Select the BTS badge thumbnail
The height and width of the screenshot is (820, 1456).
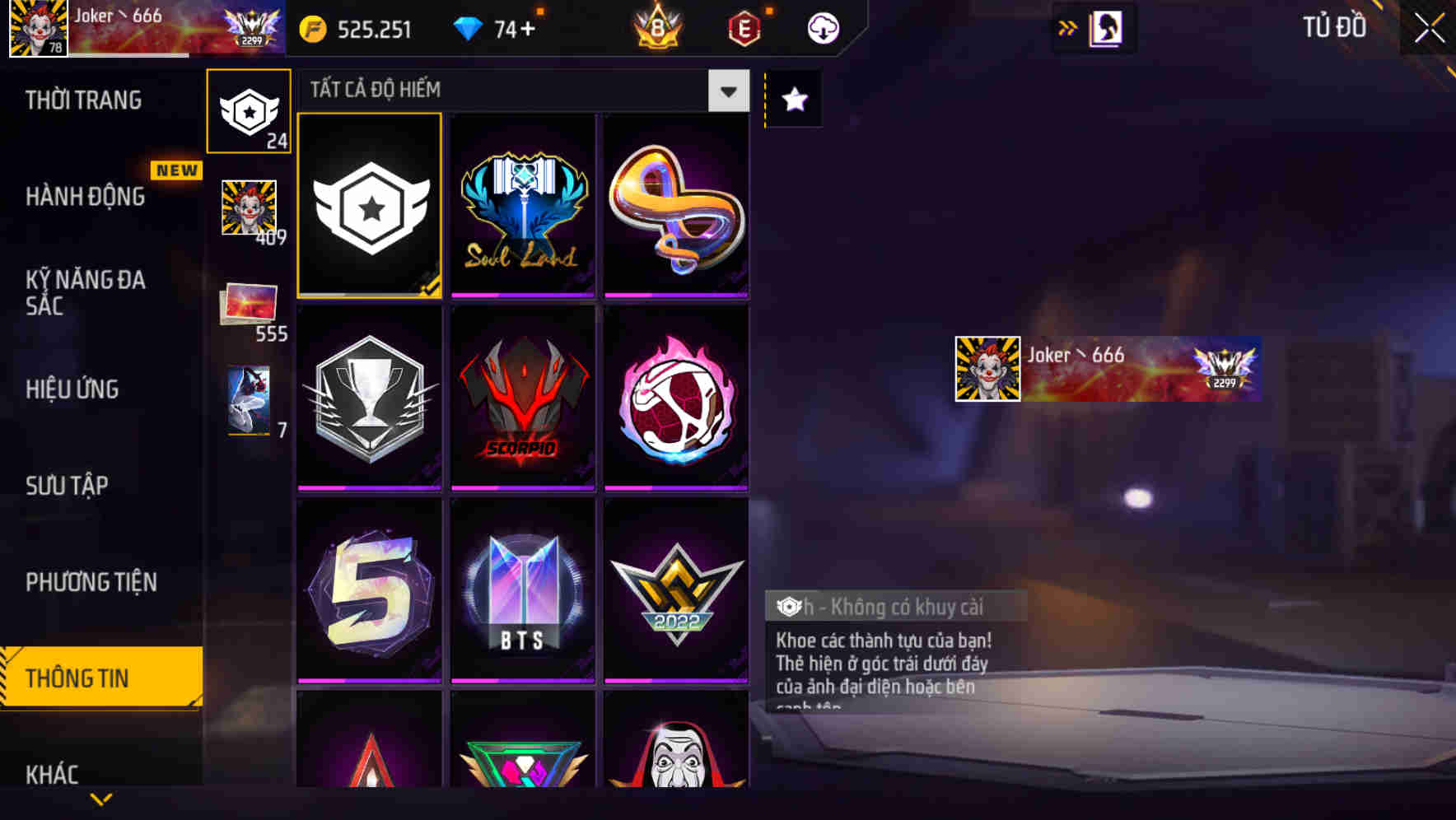coord(522,589)
